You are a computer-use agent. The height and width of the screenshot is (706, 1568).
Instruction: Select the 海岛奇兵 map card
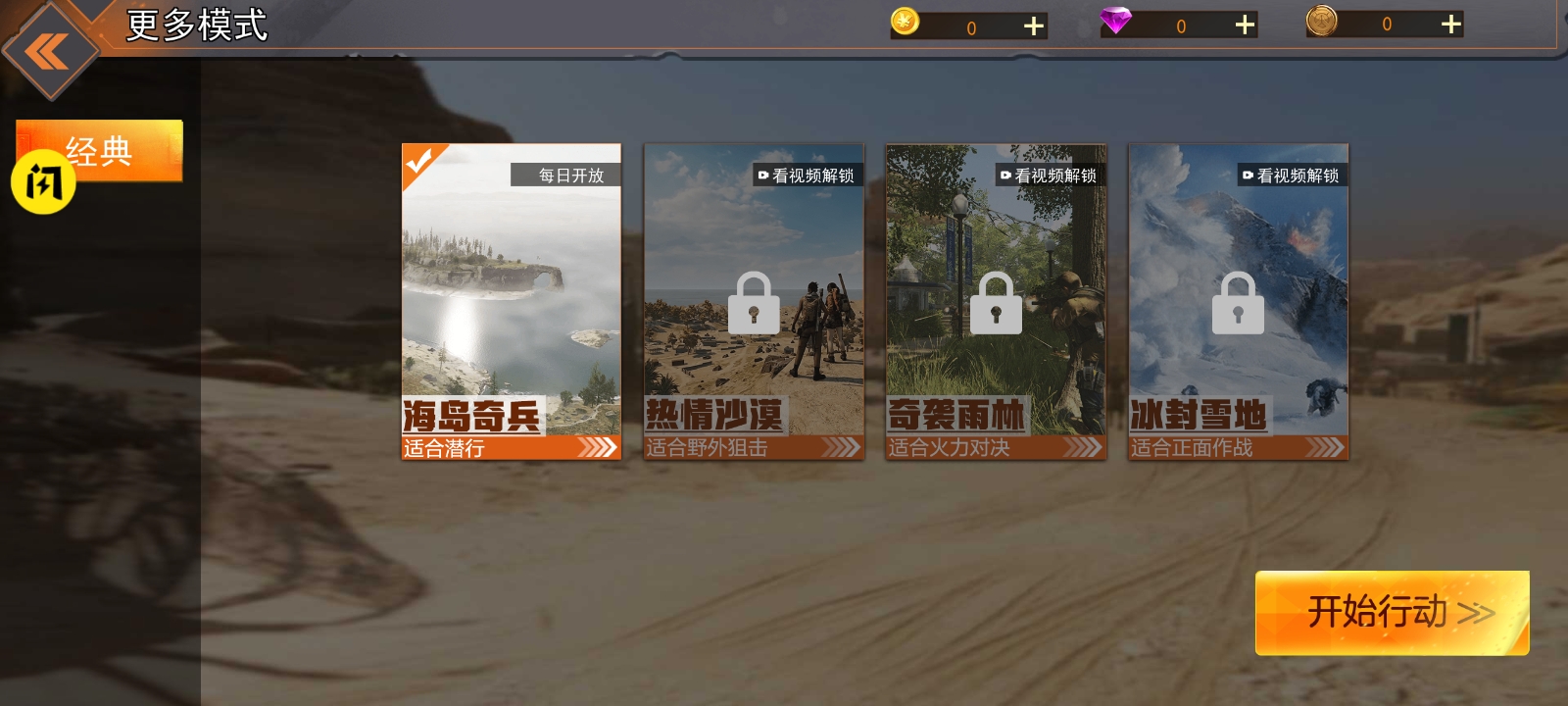[511, 301]
